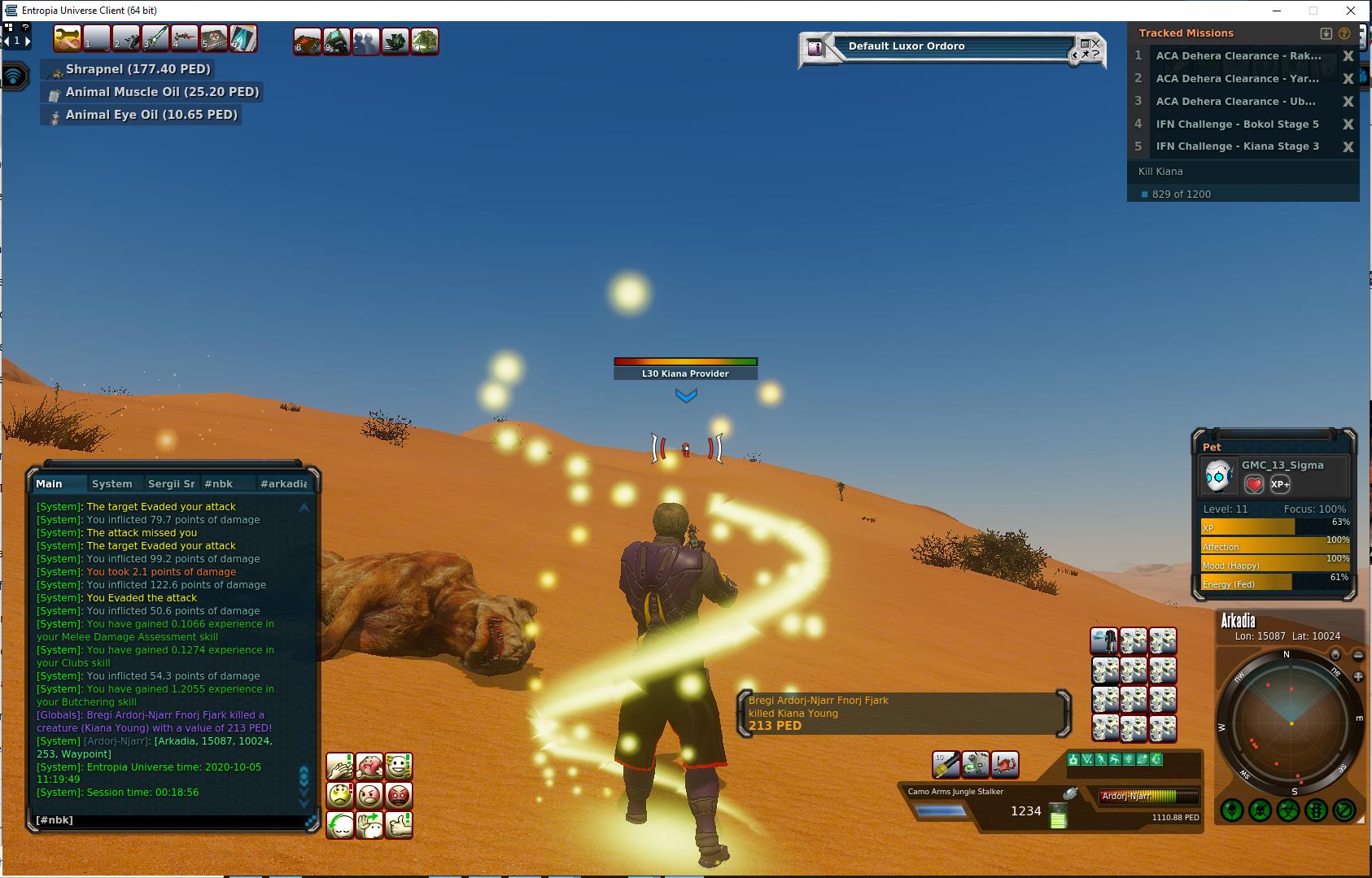1372x878 pixels.
Task: Select the green sword in hotbar slot 3
Action: [x=155, y=39]
